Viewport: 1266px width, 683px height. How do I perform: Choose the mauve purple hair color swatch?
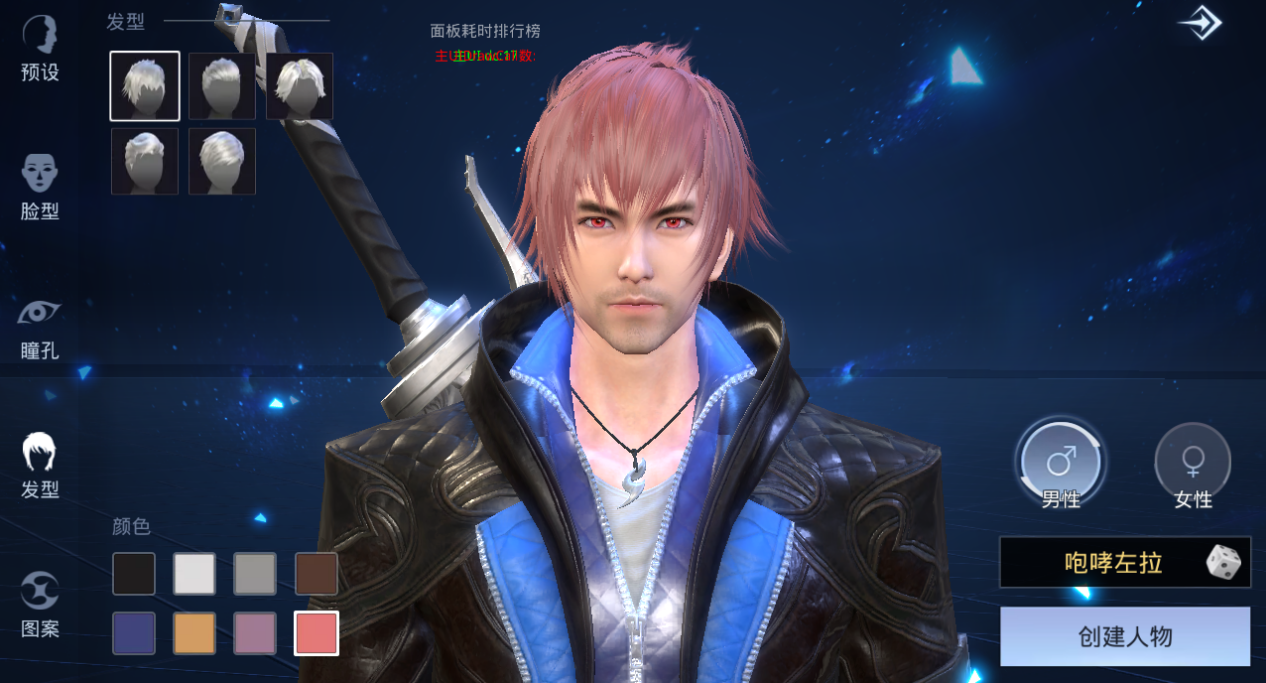(255, 633)
